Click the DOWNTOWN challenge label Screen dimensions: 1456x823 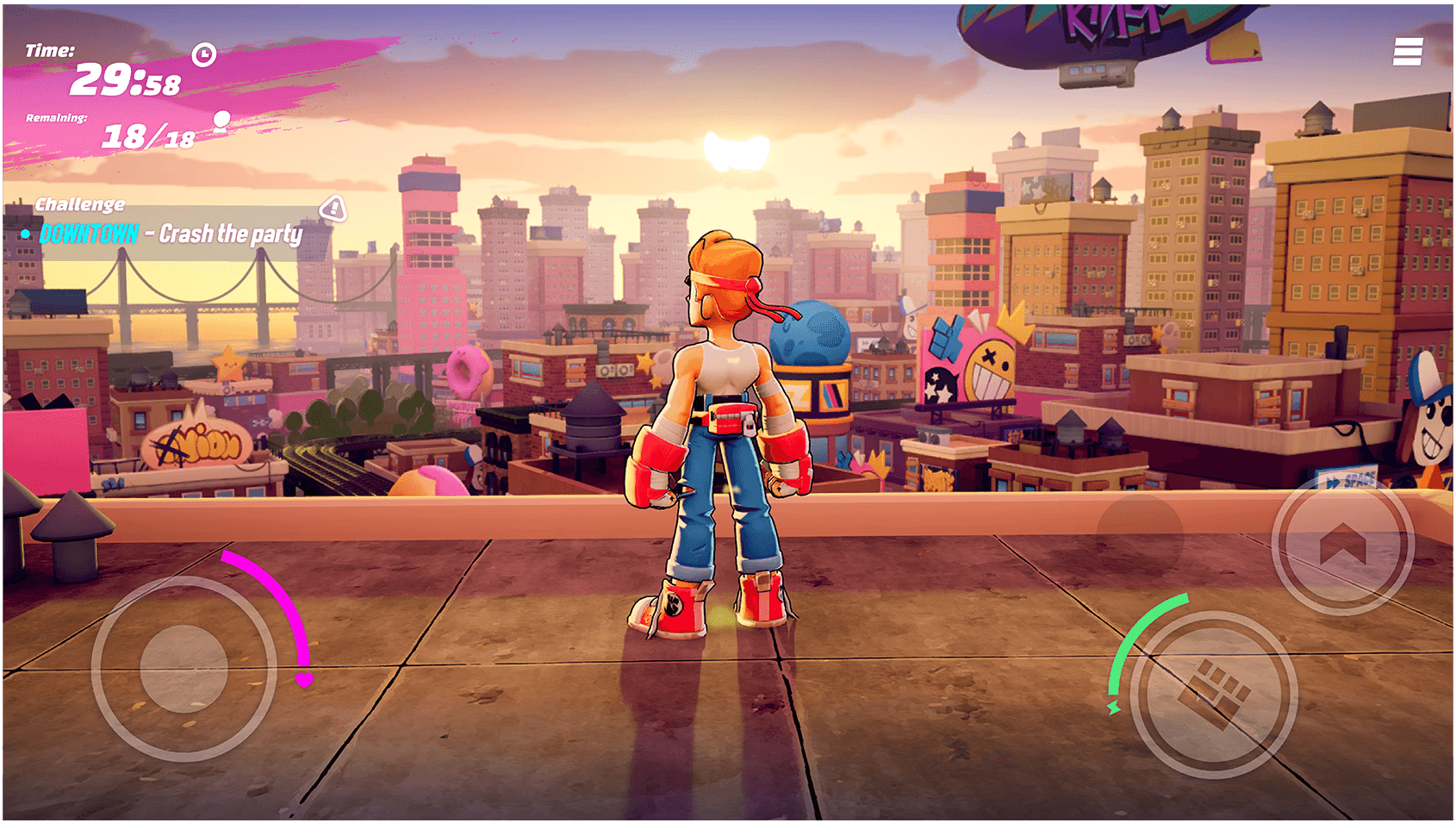click(x=90, y=233)
